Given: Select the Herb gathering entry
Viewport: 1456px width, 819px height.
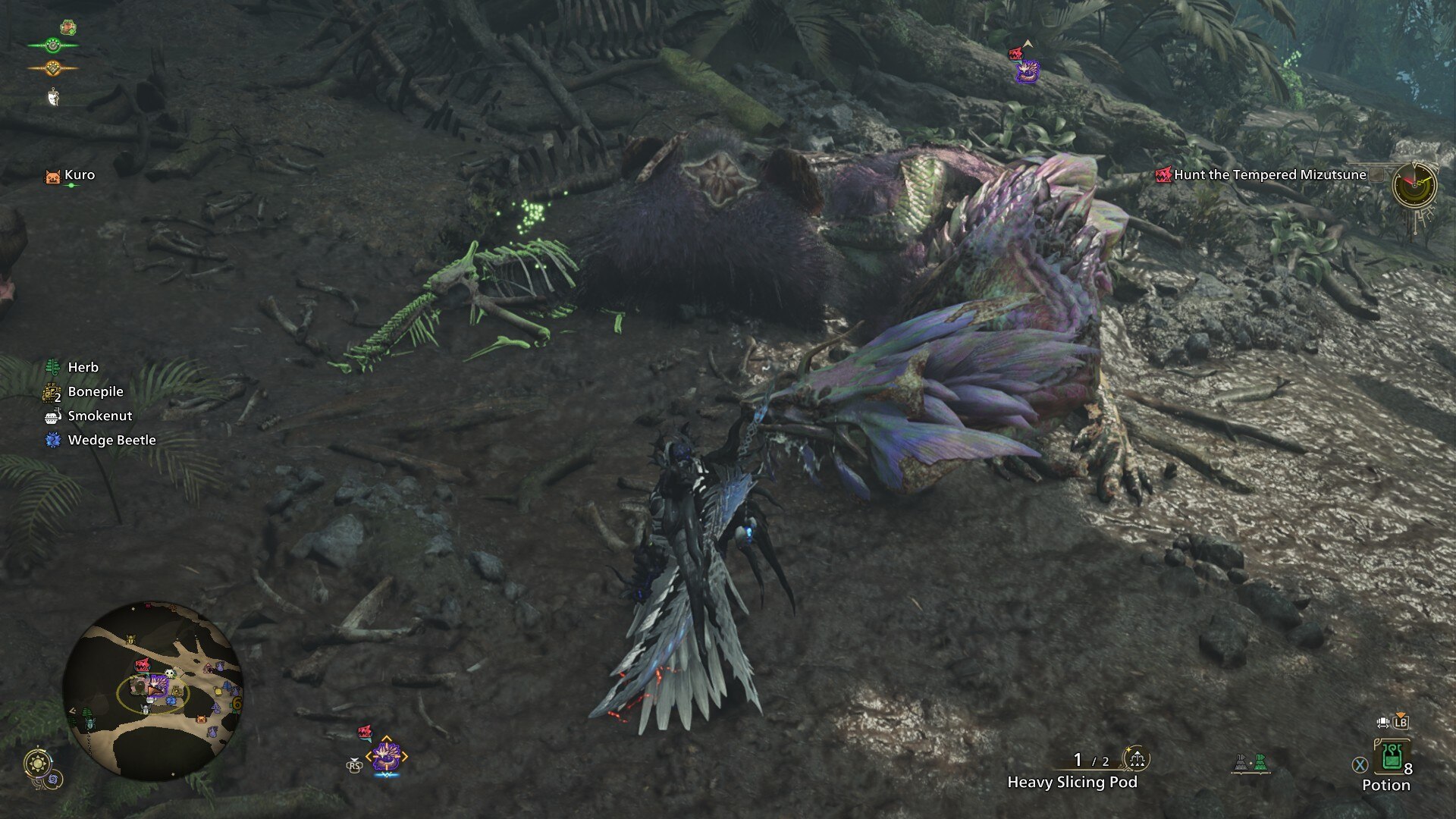Looking at the screenshot, I should pos(83,367).
